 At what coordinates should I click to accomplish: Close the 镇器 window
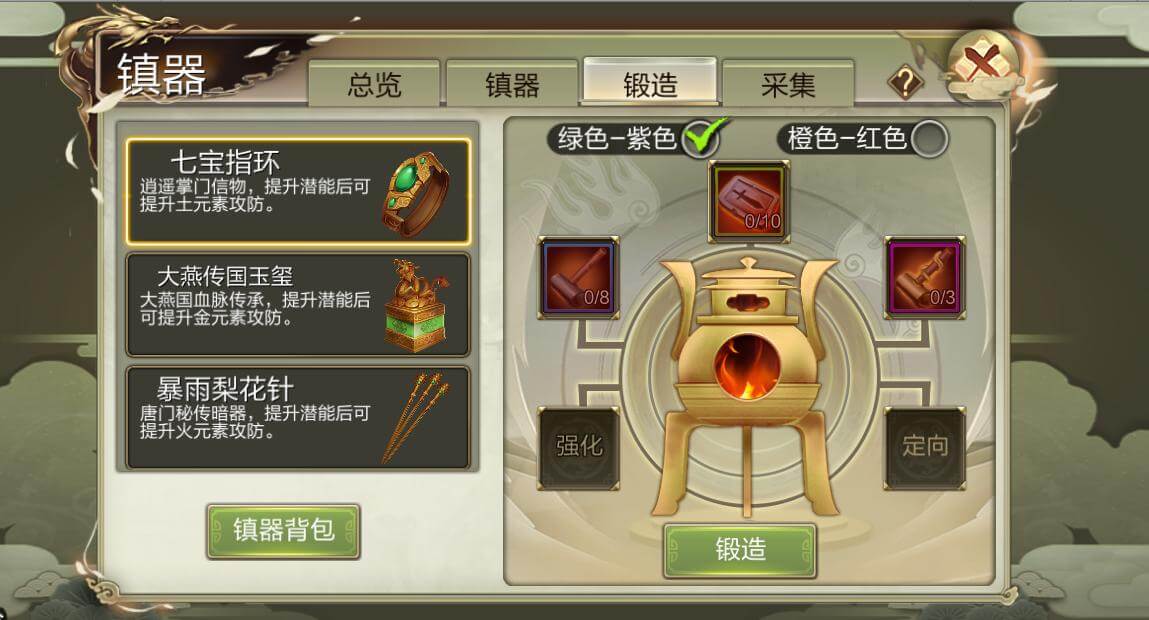[980, 66]
